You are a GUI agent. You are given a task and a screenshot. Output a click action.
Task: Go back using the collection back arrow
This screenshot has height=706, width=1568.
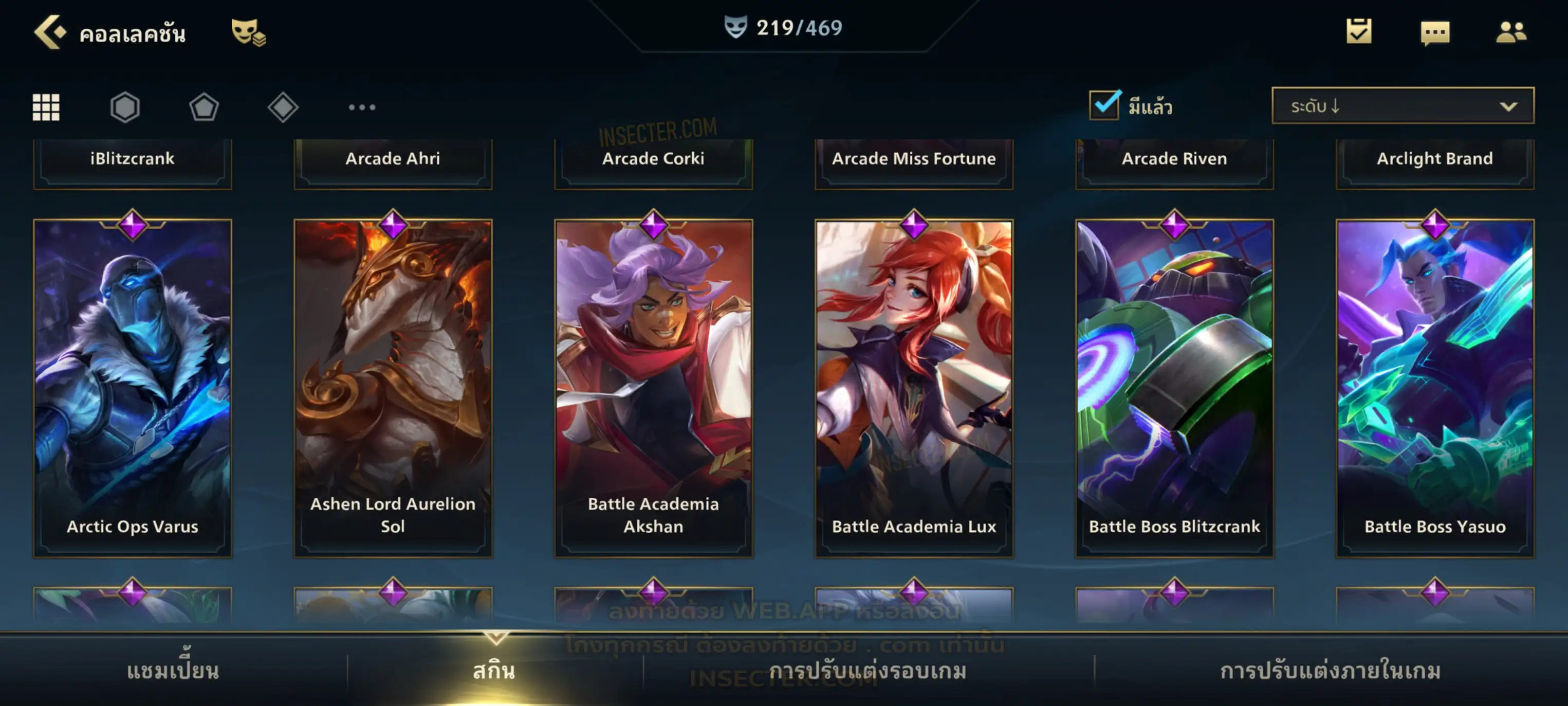click(50, 32)
